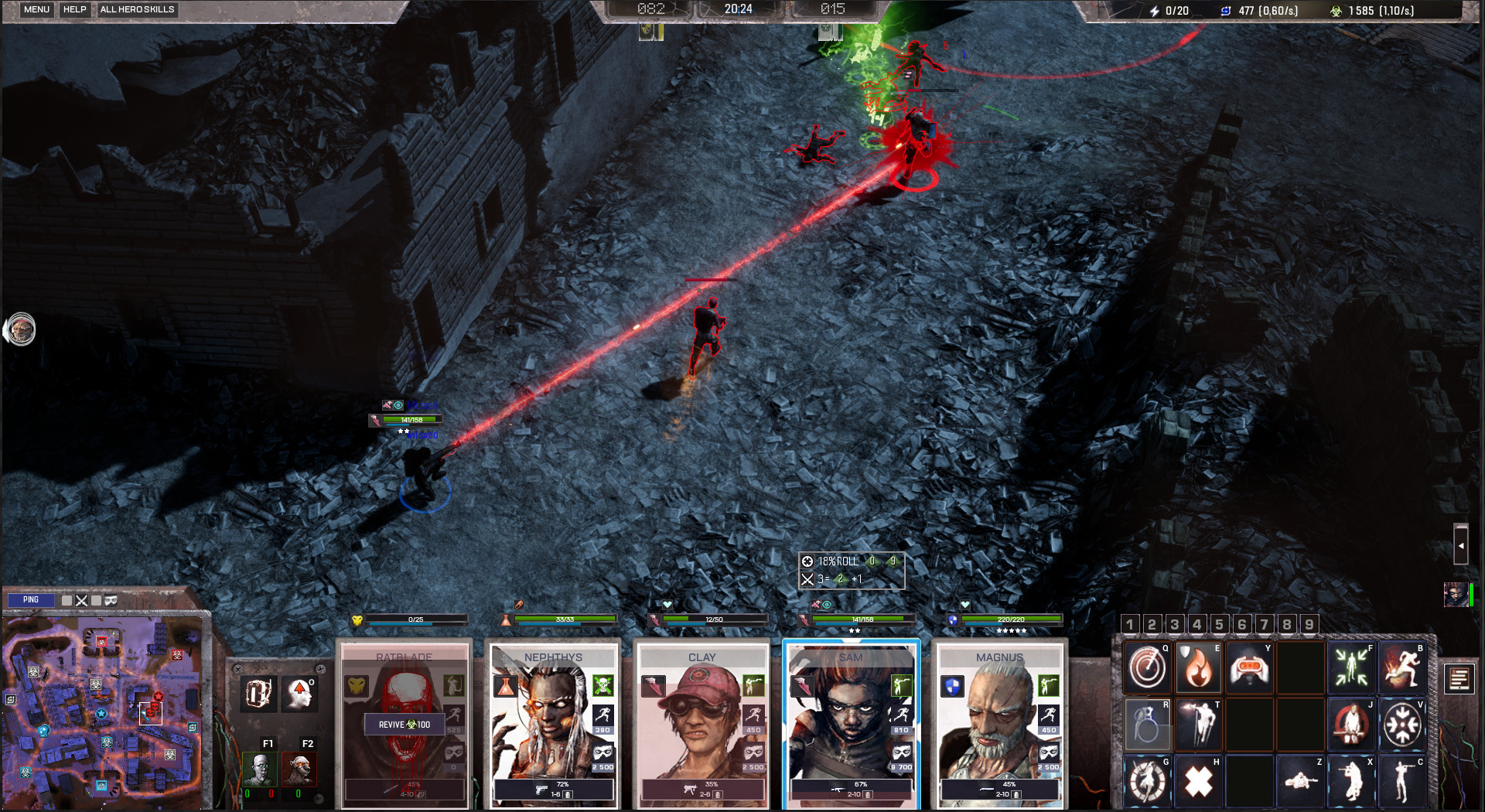Viewport: 1485px width, 812px height.
Task: Enable the checkbox beside the PING button
Action: (67, 600)
